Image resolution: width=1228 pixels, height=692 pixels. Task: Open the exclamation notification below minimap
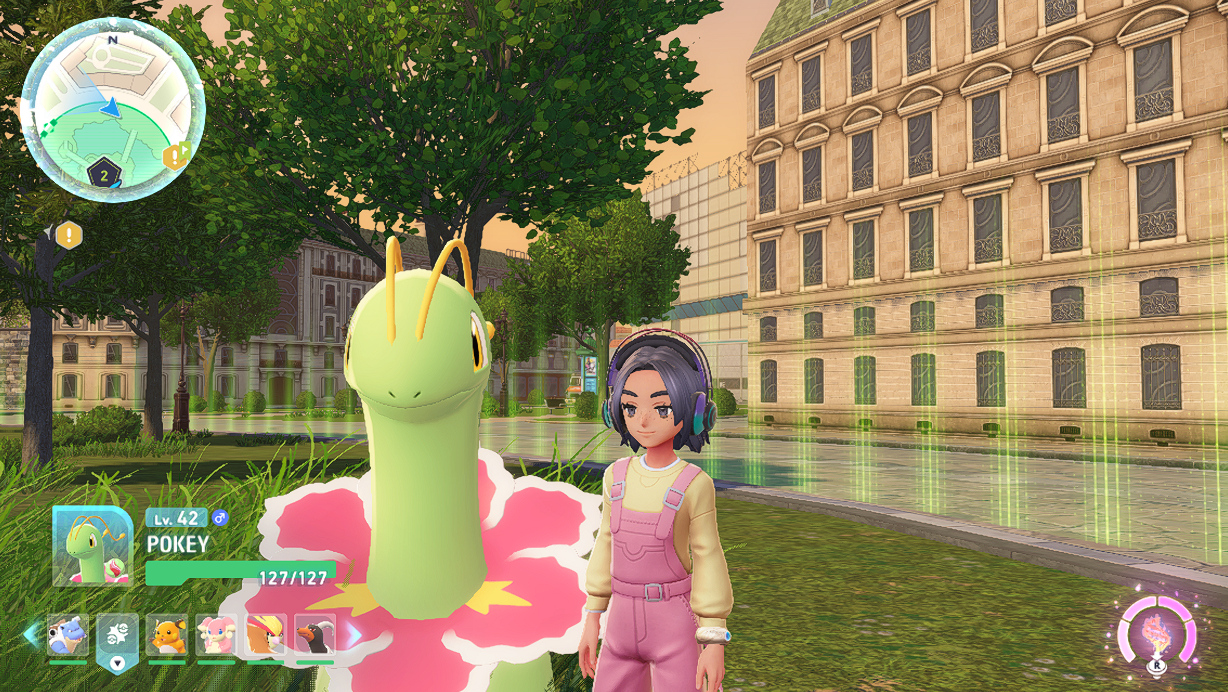(68, 236)
